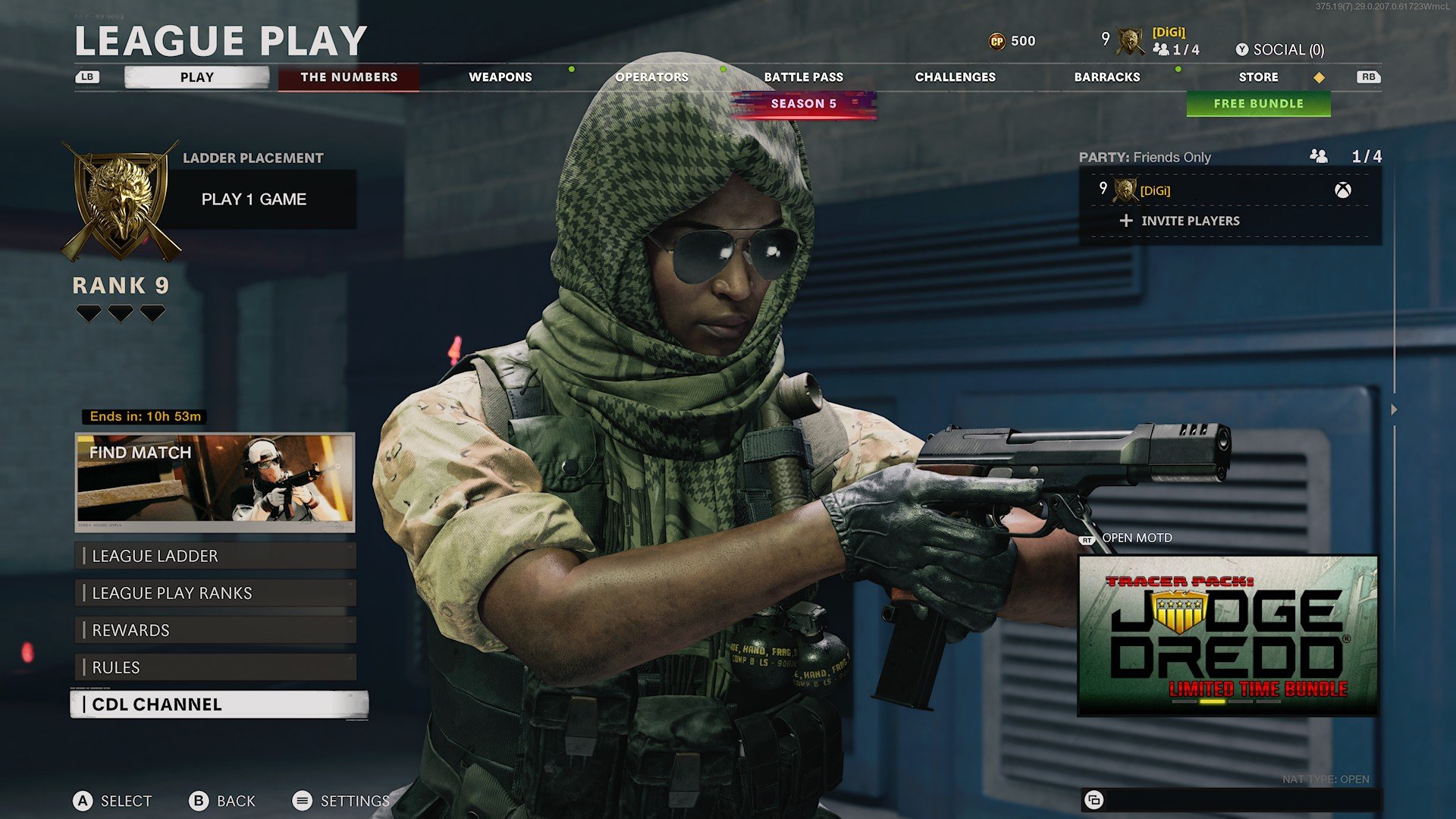Click the FREE BUNDLE store indicator
Viewport: 1456px width, 819px height.
(1257, 103)
